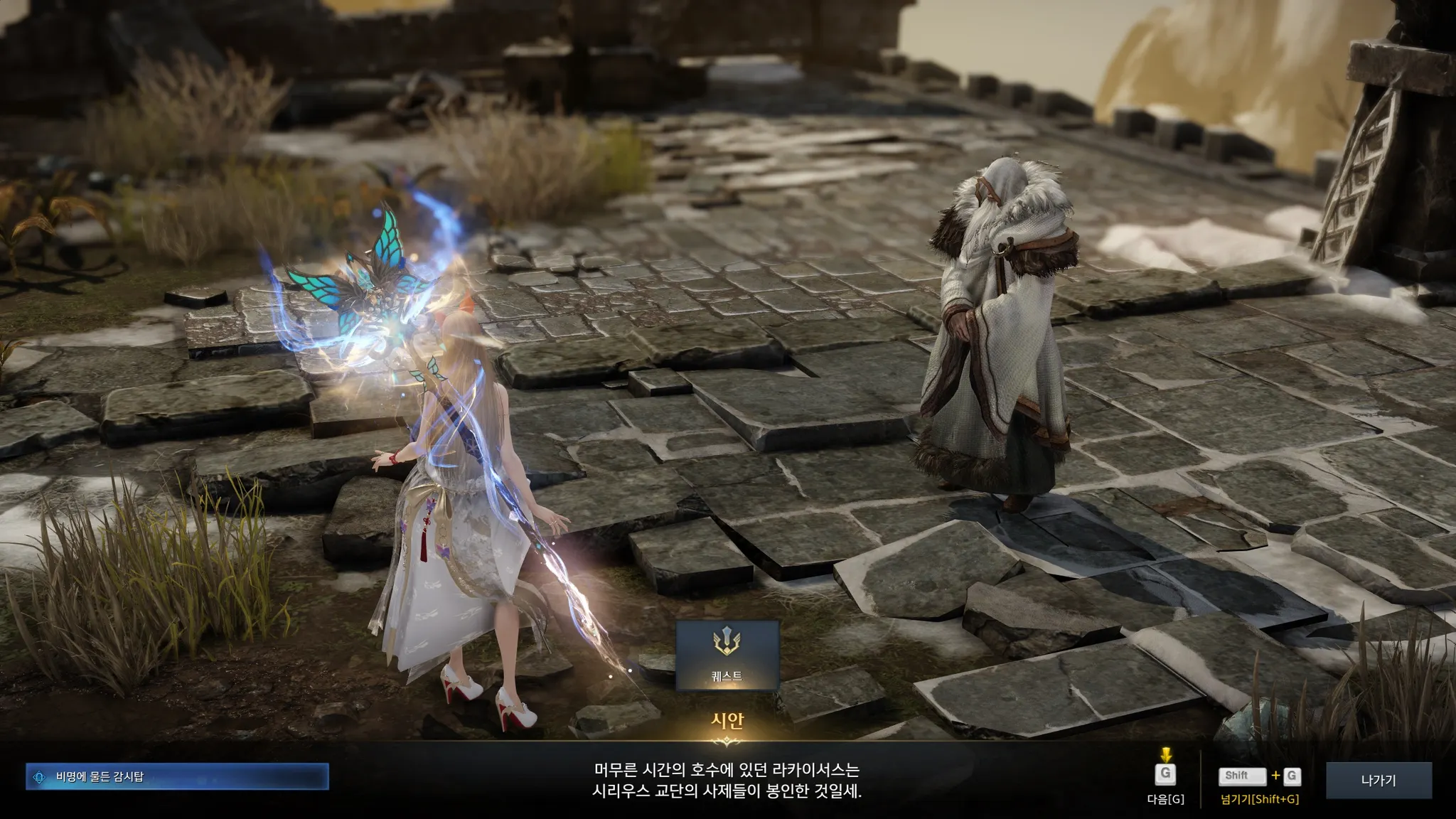1456x819 pixels.
Task: Select the 비명에 물든 감시탑 quest bar
Action: [x=177, y=776]
